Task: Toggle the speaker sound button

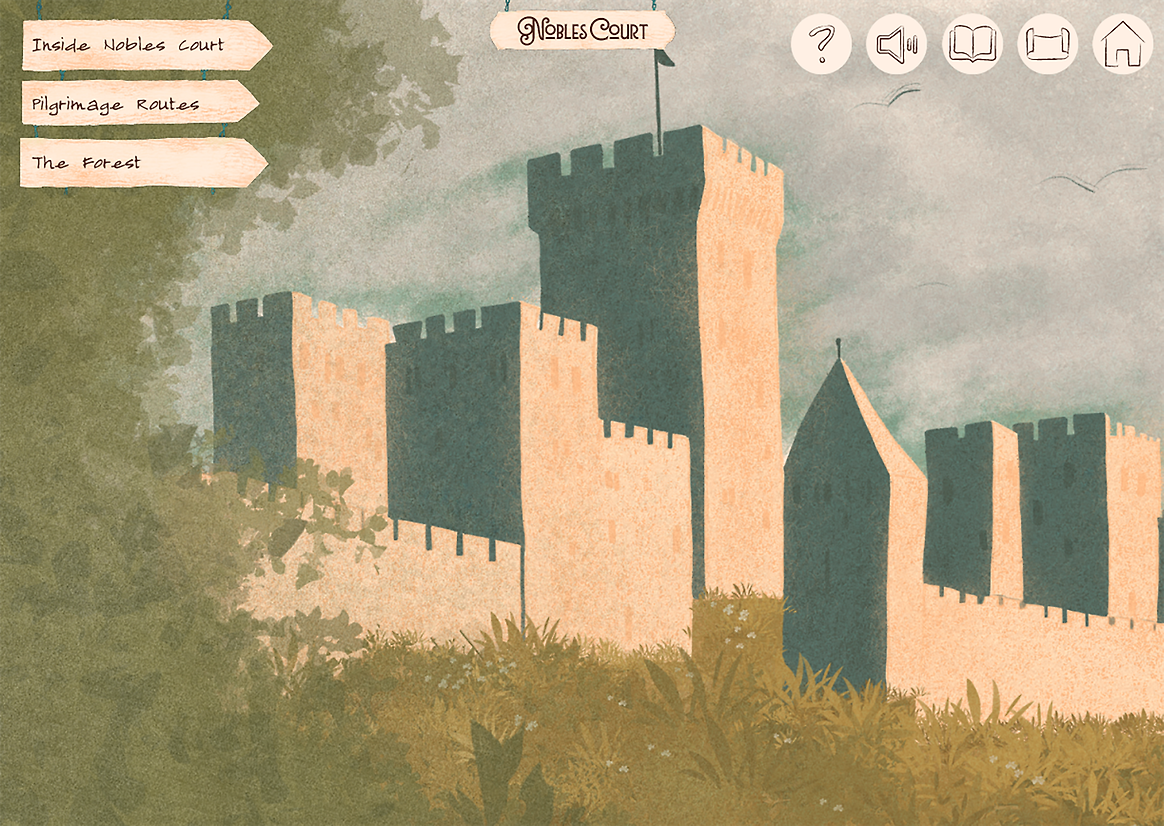Action: 896,44
